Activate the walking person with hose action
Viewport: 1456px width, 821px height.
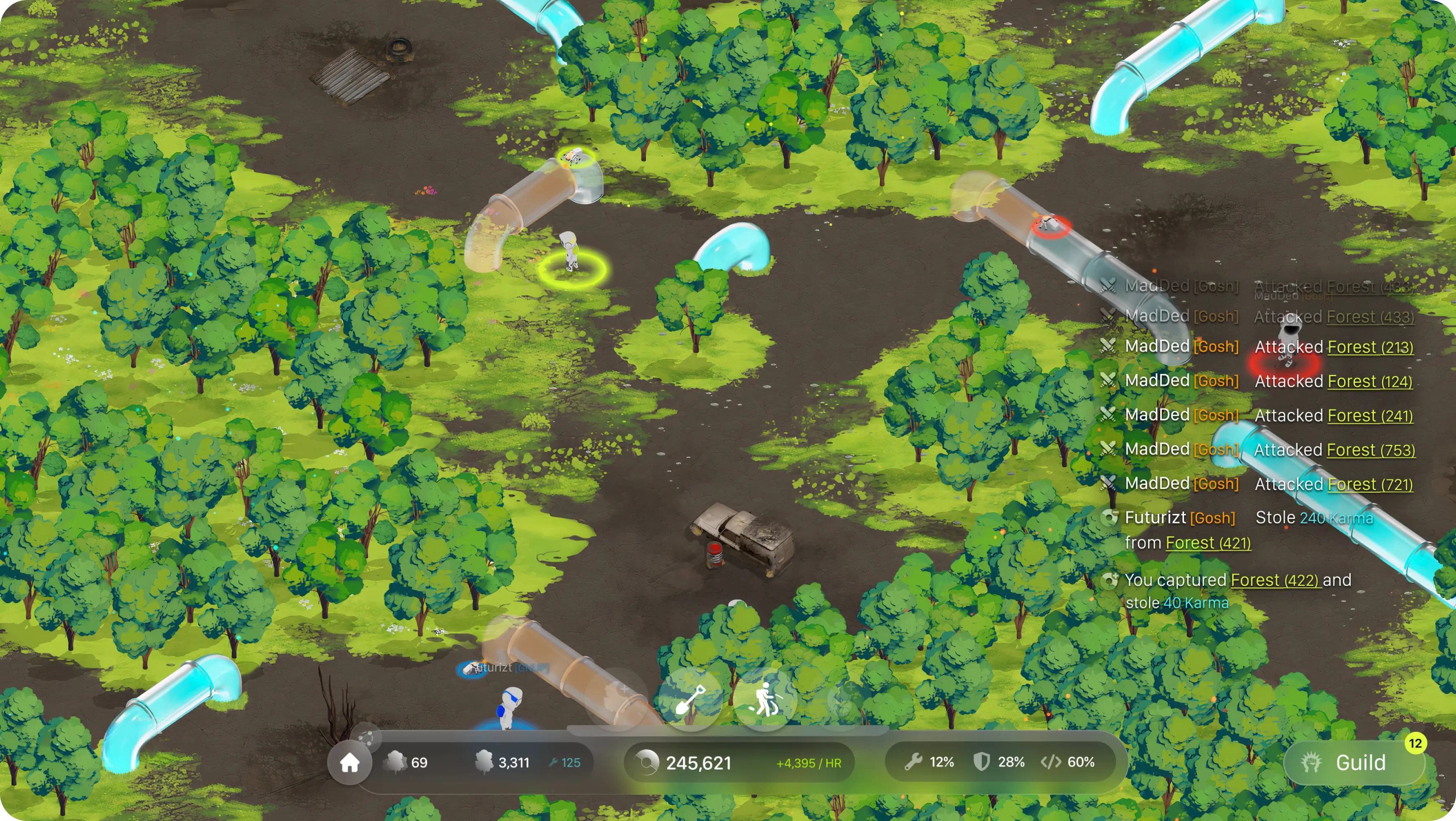764,700
